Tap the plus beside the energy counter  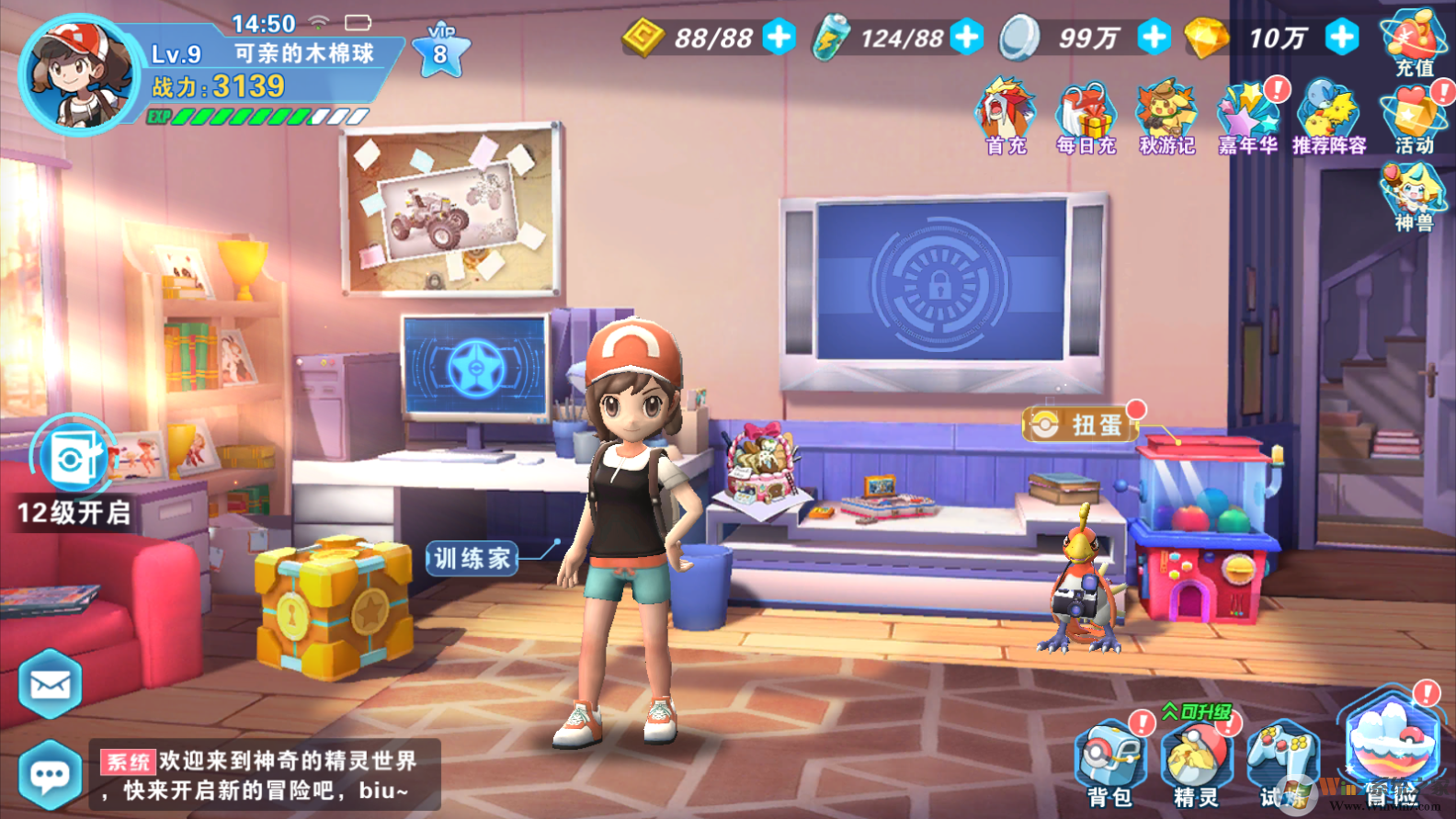(x=964, y=37)
